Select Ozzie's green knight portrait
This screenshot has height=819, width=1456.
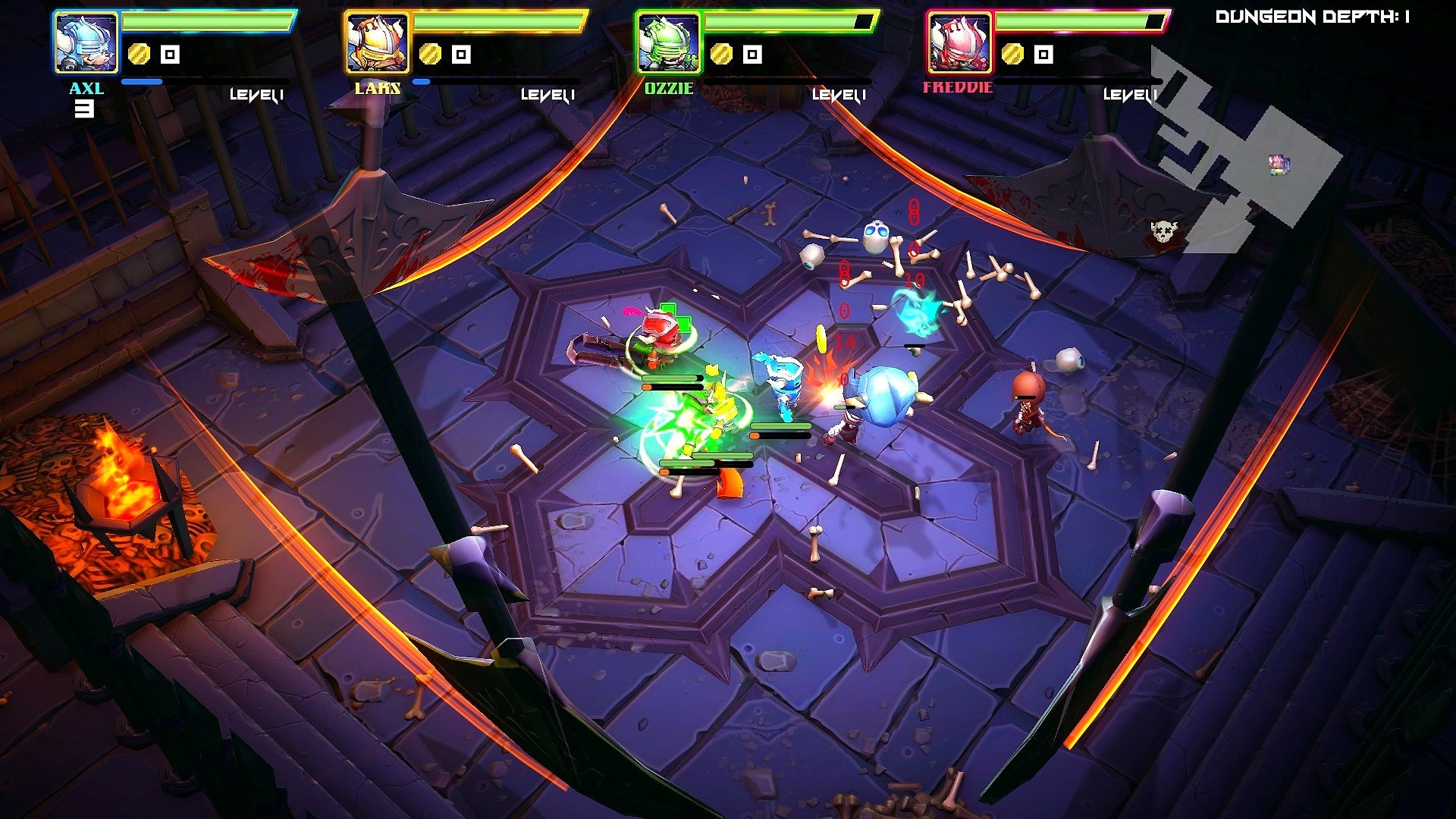pyautogui.click(x=668, y=42)
